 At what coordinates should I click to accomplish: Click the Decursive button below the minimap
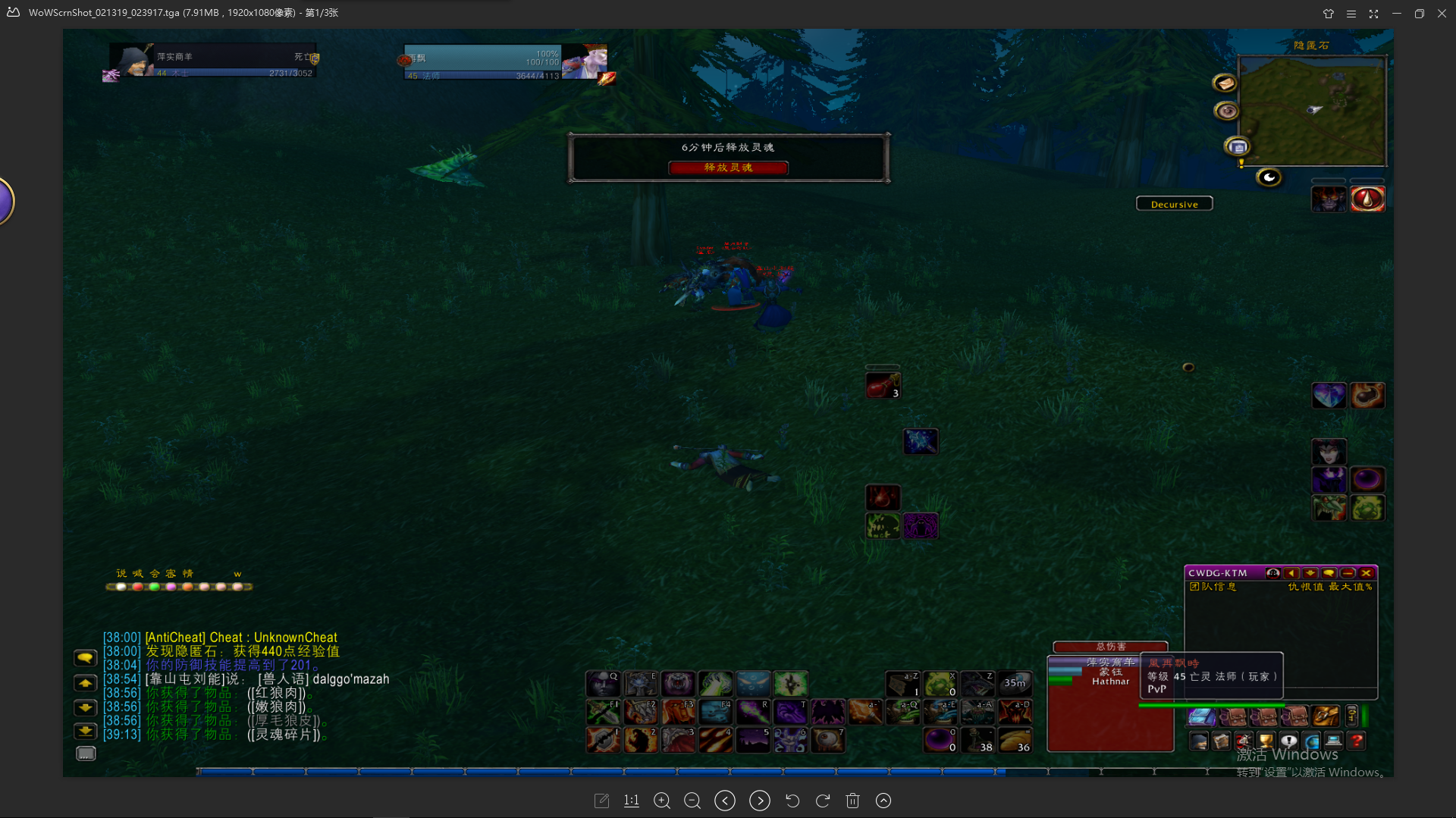click(x=1174, y=203)
